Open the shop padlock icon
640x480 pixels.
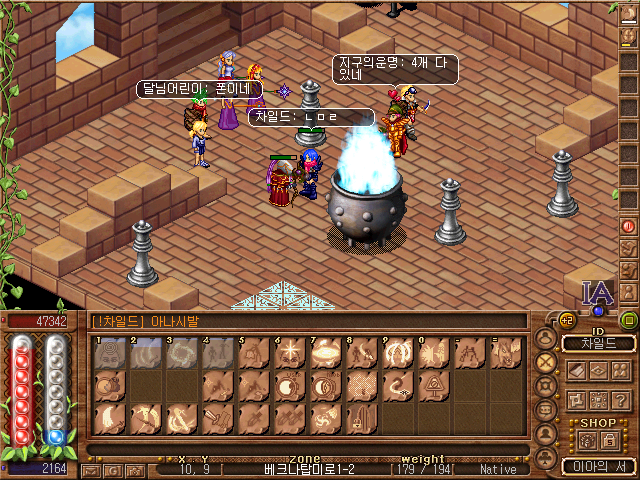[x=607, y=440]
